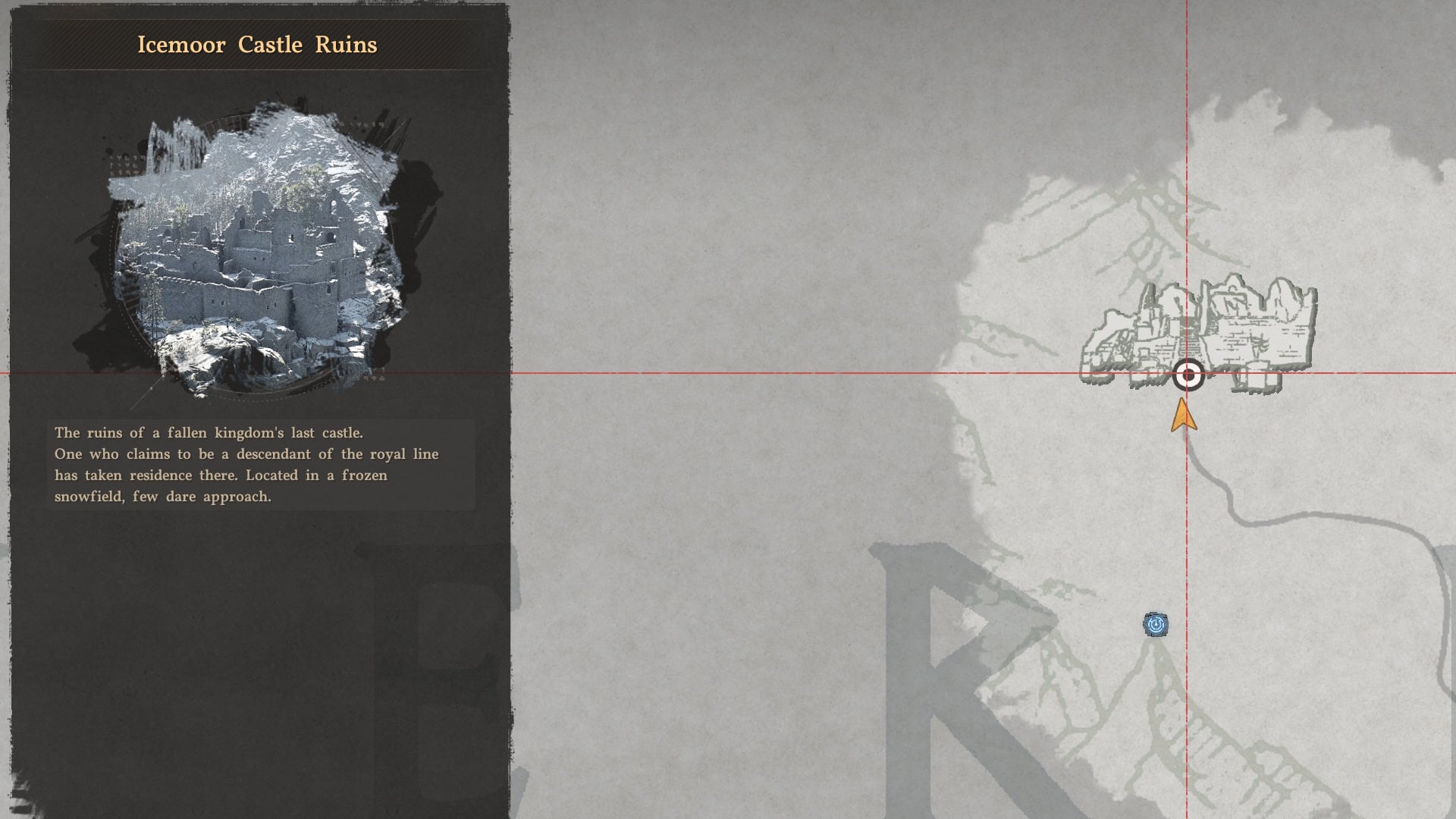Click the Icemoor Castle Ruins title header

258,44
